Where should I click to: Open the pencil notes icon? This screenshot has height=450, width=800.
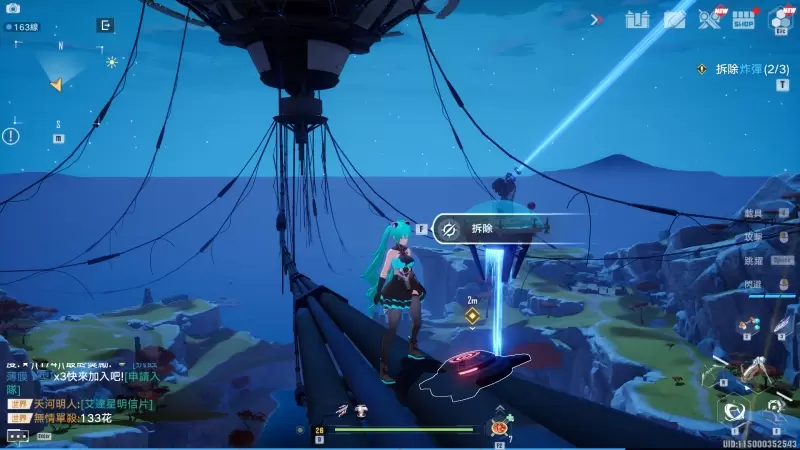674,19
